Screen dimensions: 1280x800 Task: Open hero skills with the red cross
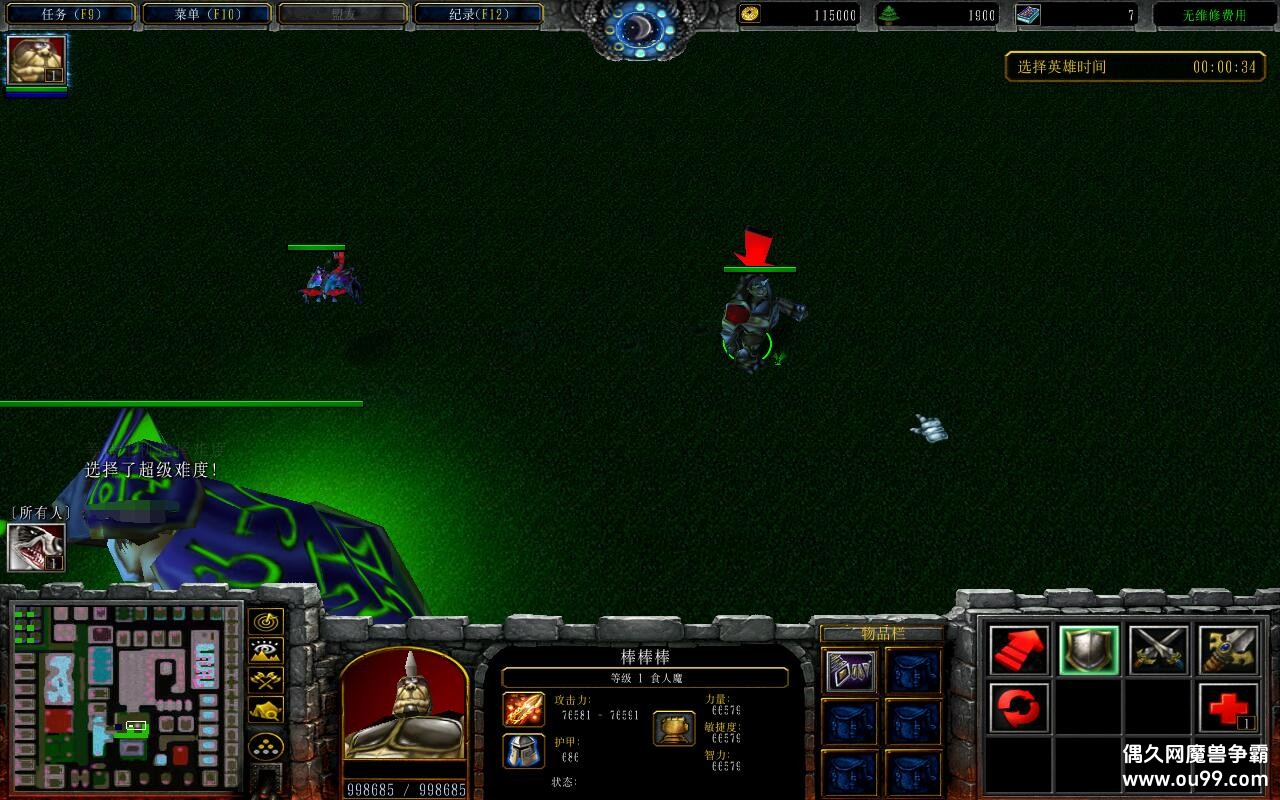(1228, 708)
